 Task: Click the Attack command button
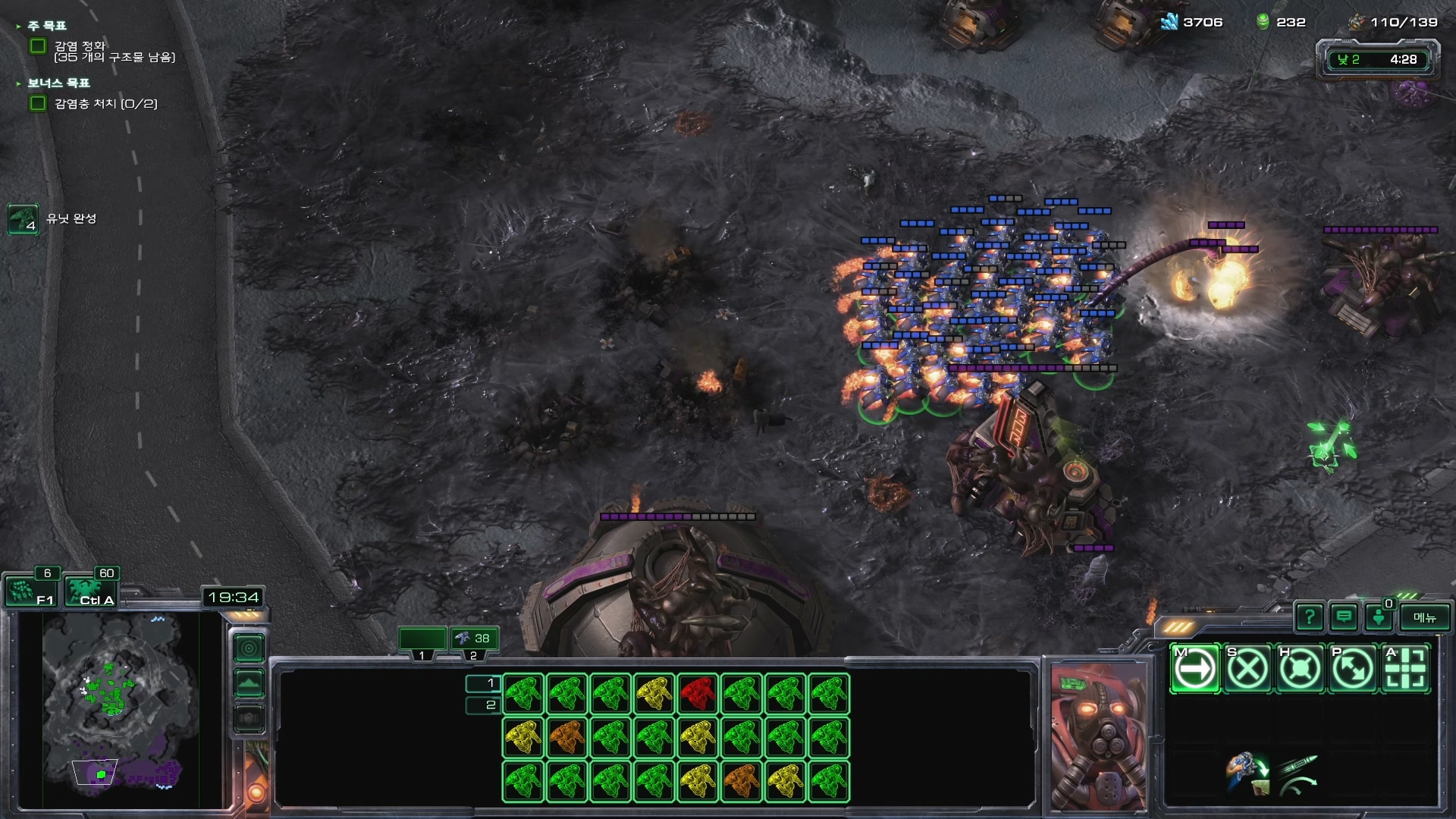coord(1405,669)
